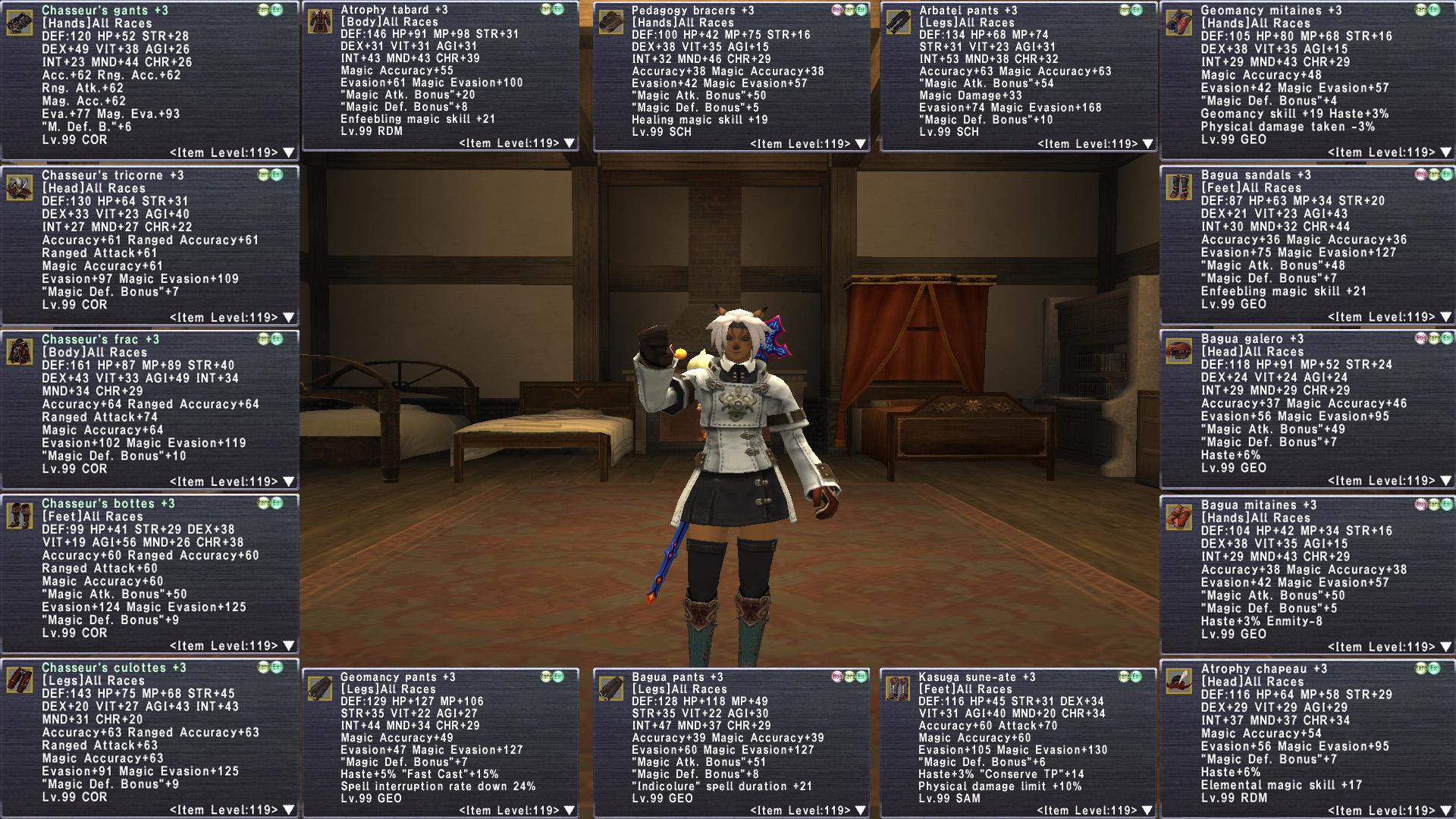Click the Atrophy tabard +3 icon
The height and width of the screenshot is (819, 1456).
coord(319,21)
